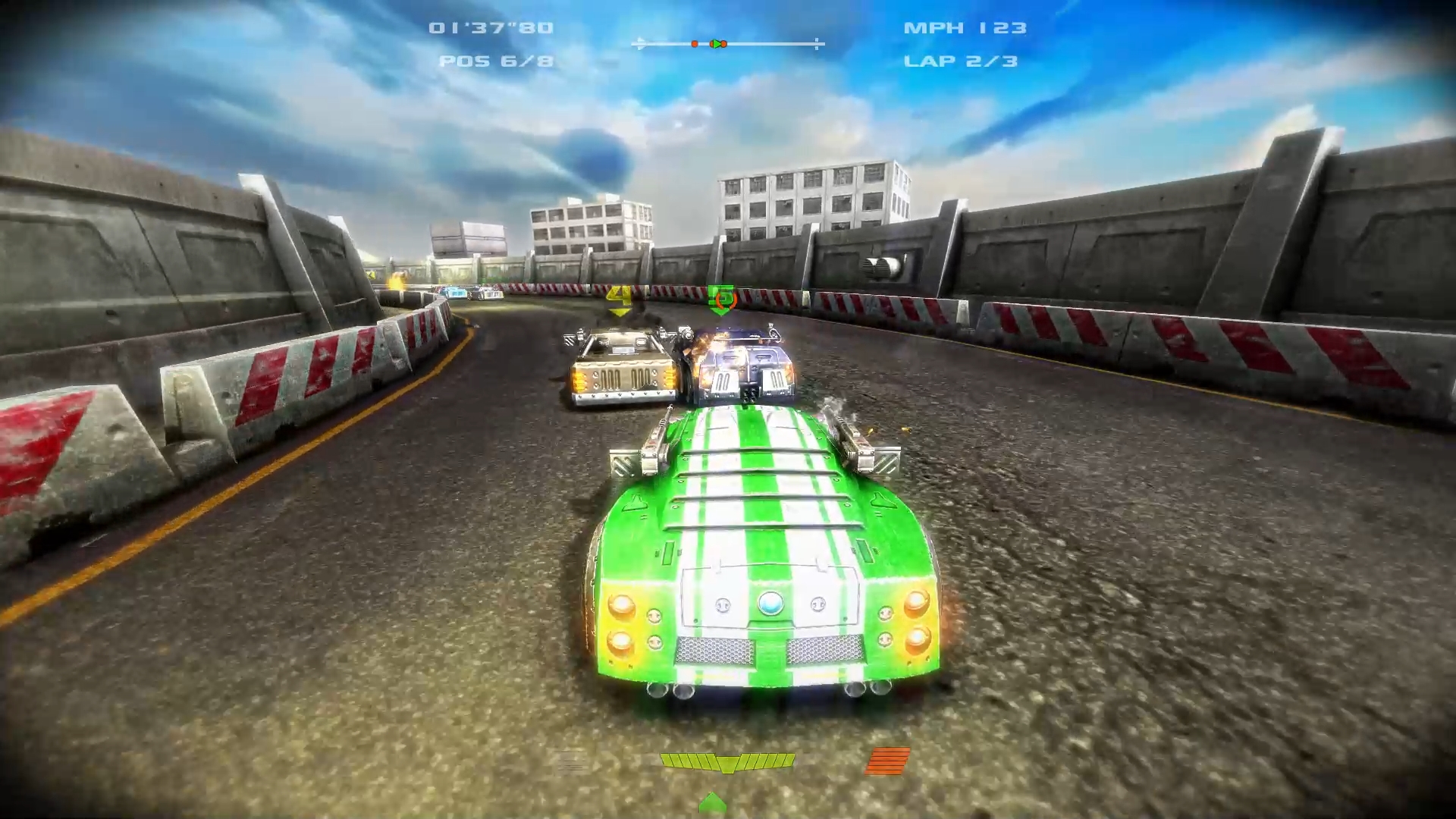This screenshot has height=819, width=1456.
Task: Select the trailing orange opponent dot on the progress bar
Action: (695, 44)
